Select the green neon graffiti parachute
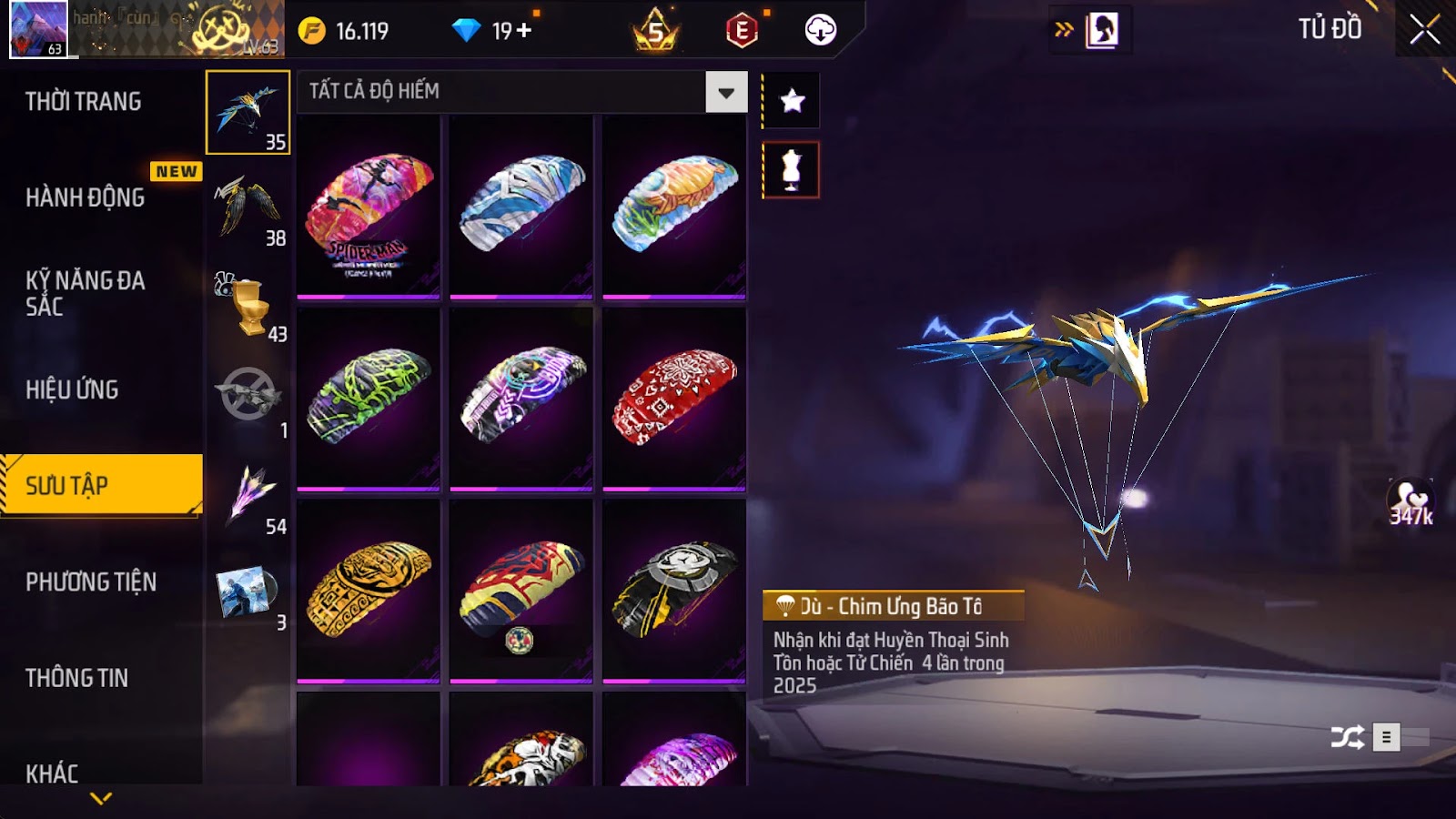This screenshot has height=819, width=1456. point(369,399)
